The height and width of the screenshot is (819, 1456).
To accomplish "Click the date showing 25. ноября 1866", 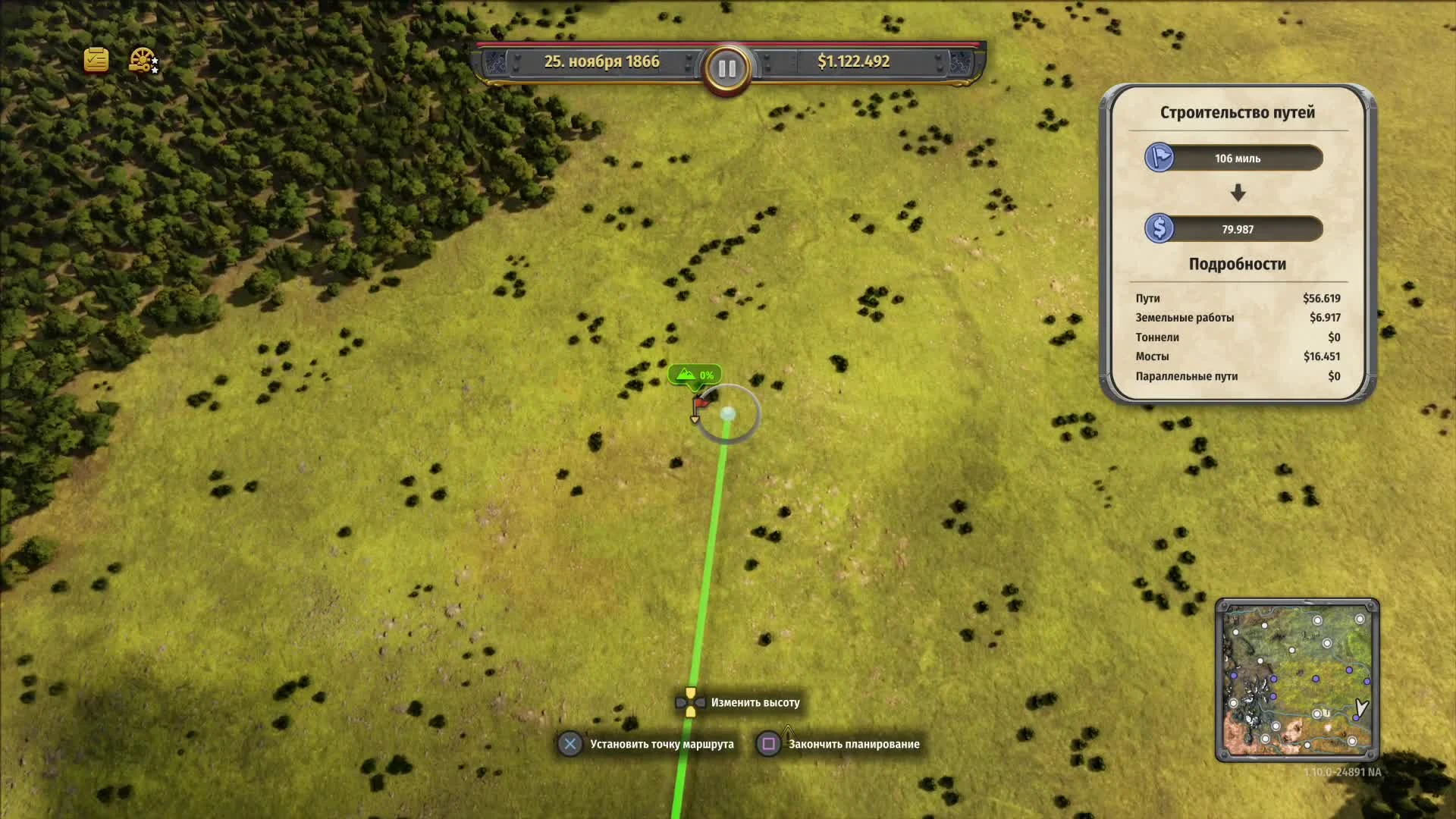I will [601, 61].
